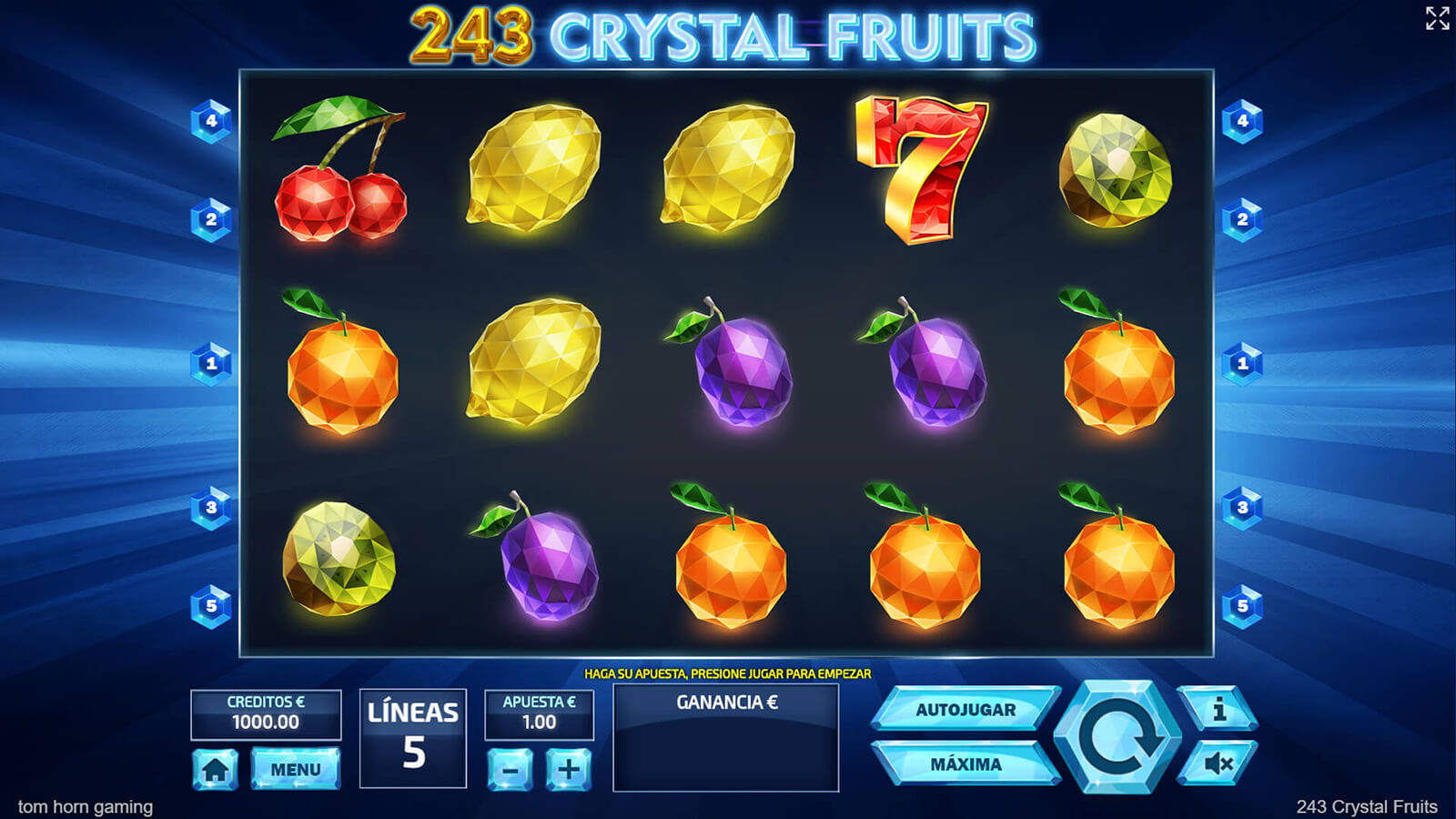Open the info paytable button
The height and width of the screenshot is (819, 1456).
coord(1218,709)
